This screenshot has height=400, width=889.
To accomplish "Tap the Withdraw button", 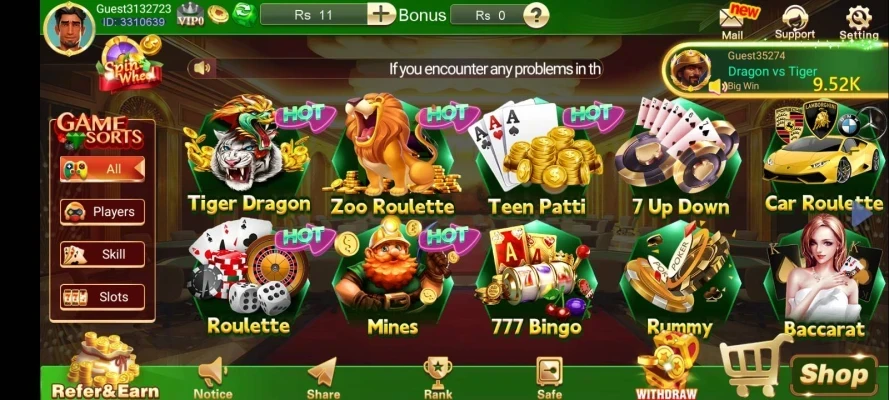I will point(666,370).
